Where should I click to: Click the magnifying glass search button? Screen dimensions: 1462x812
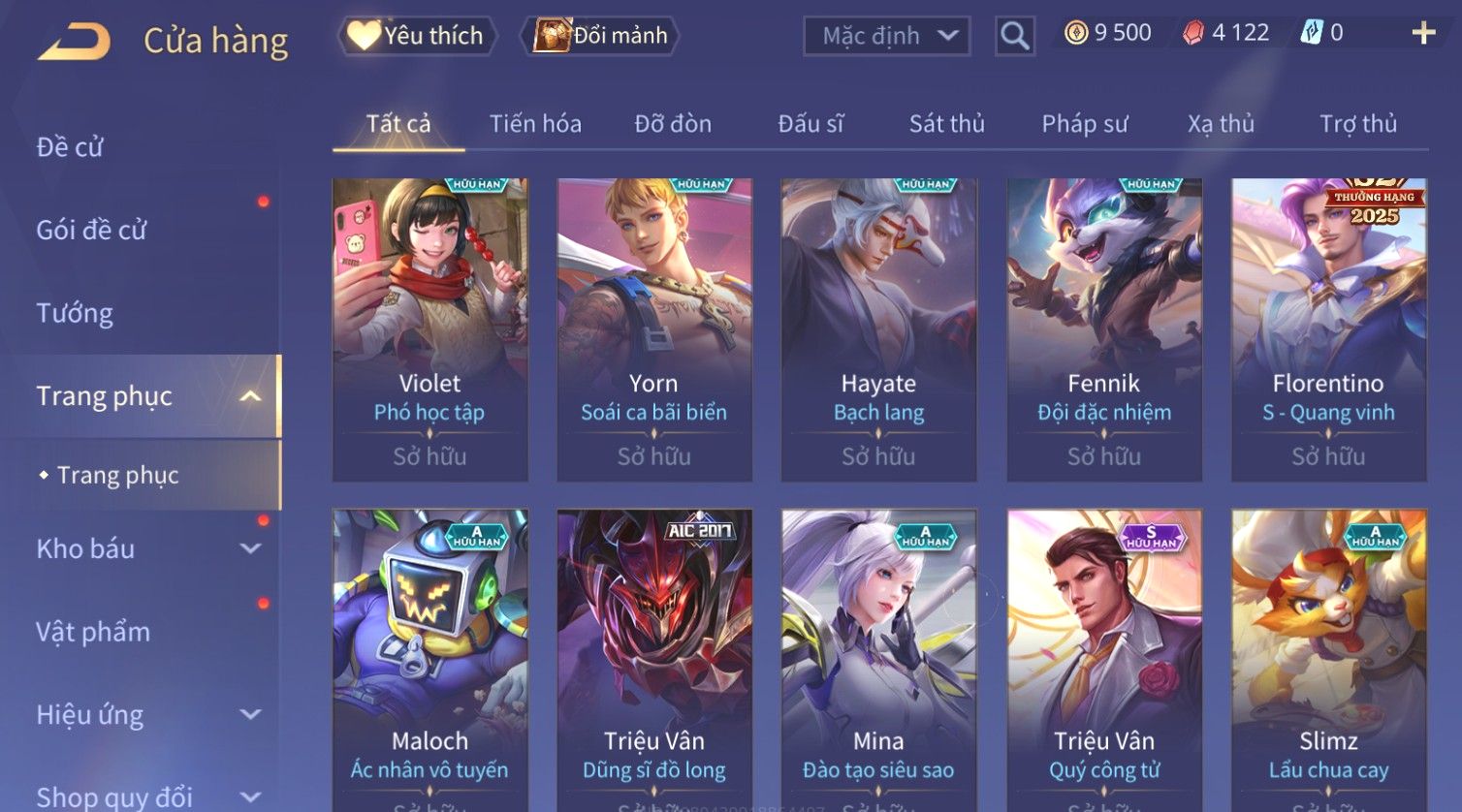[1014, 37]
